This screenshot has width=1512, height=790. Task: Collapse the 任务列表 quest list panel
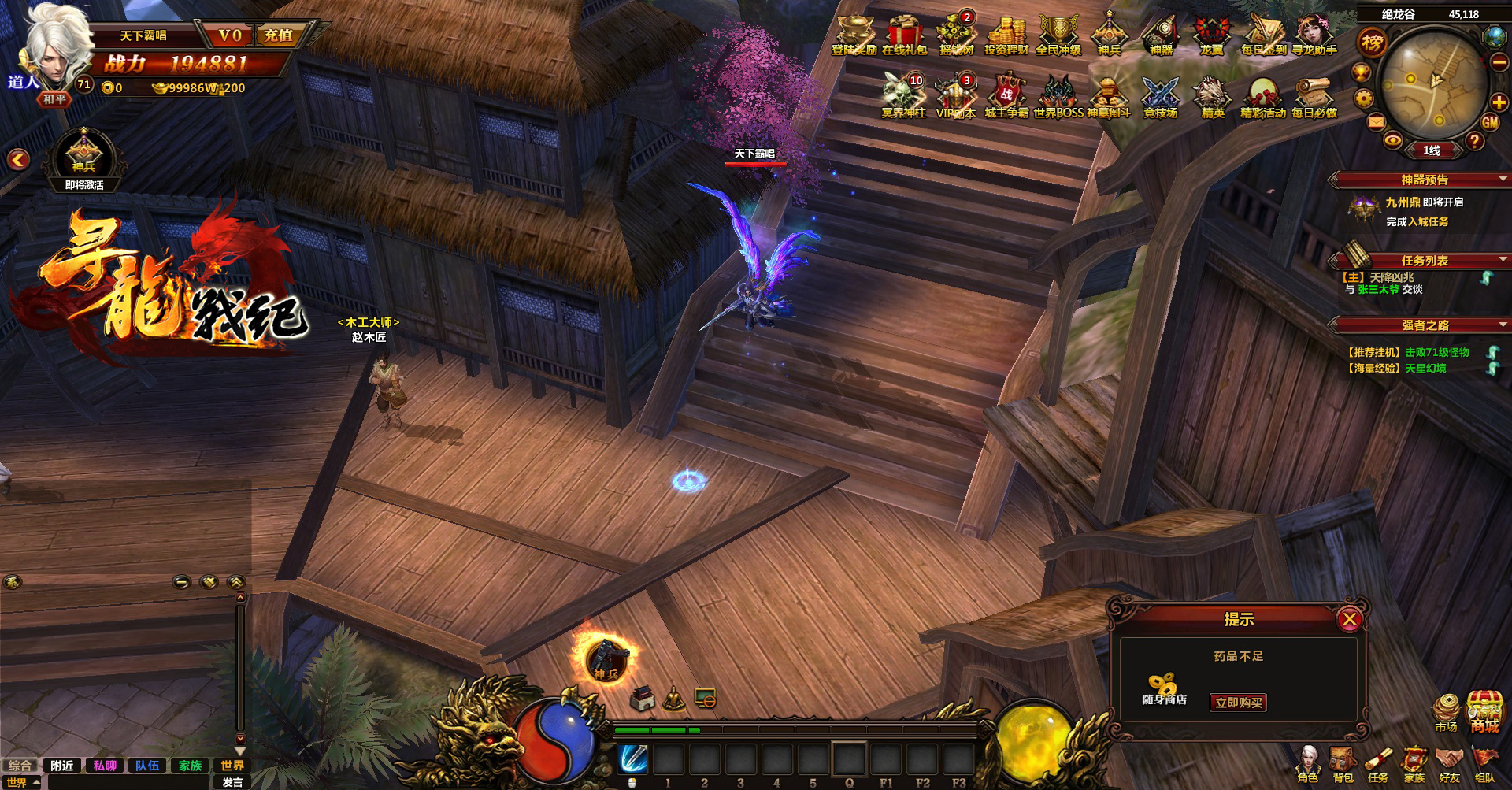pos(1503,260)
